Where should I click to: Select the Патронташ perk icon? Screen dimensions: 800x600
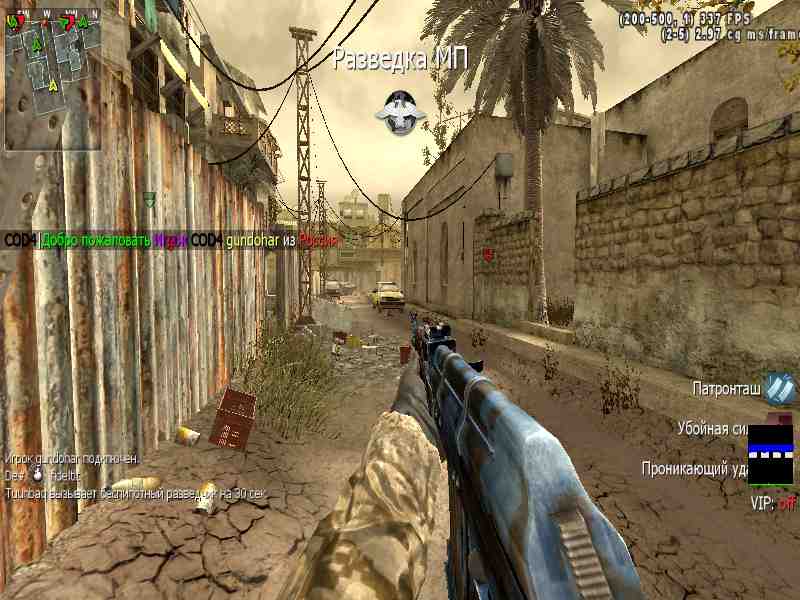point(781,387)
